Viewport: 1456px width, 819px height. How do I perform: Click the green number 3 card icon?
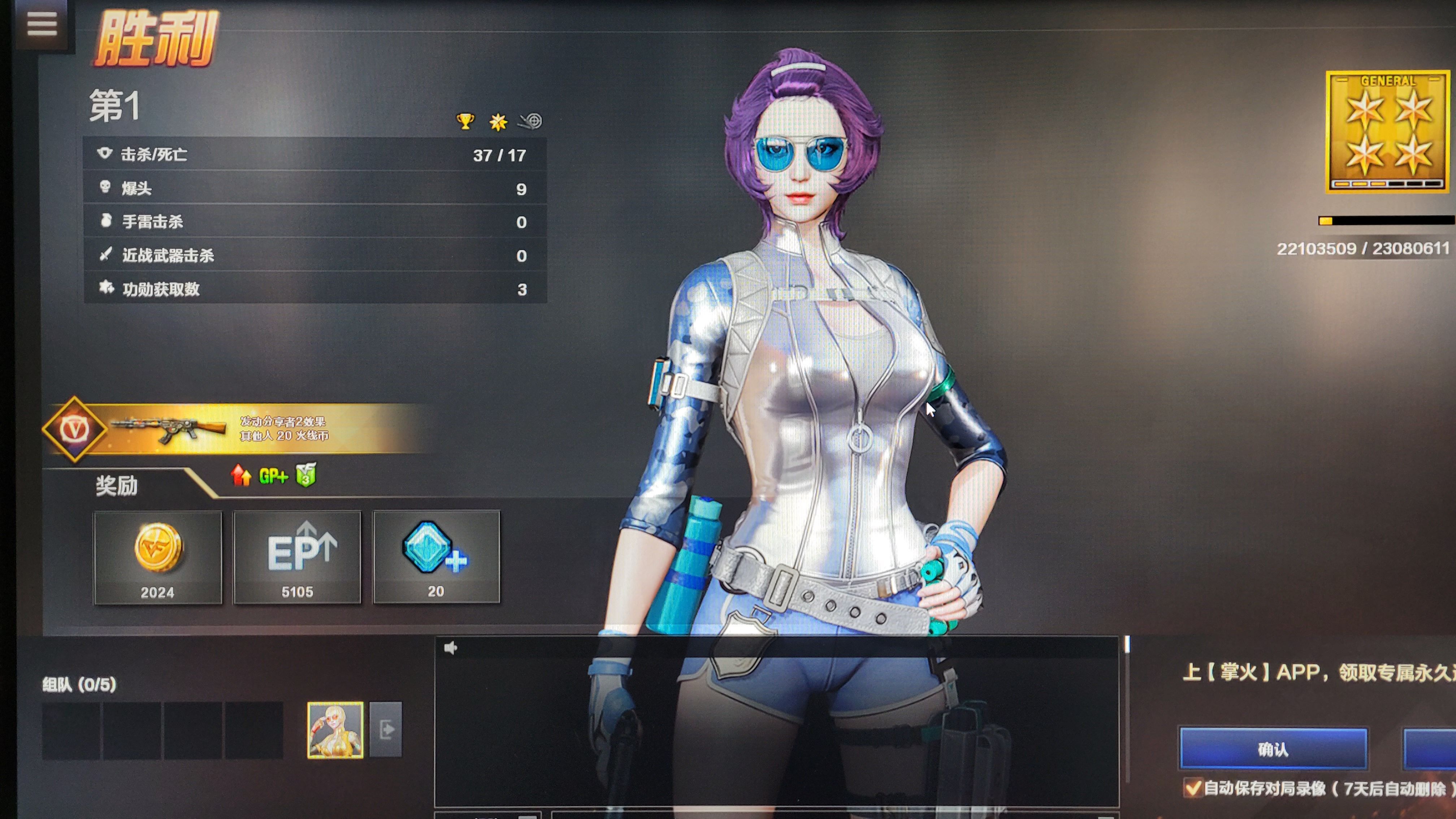click(x=306, y=475)
